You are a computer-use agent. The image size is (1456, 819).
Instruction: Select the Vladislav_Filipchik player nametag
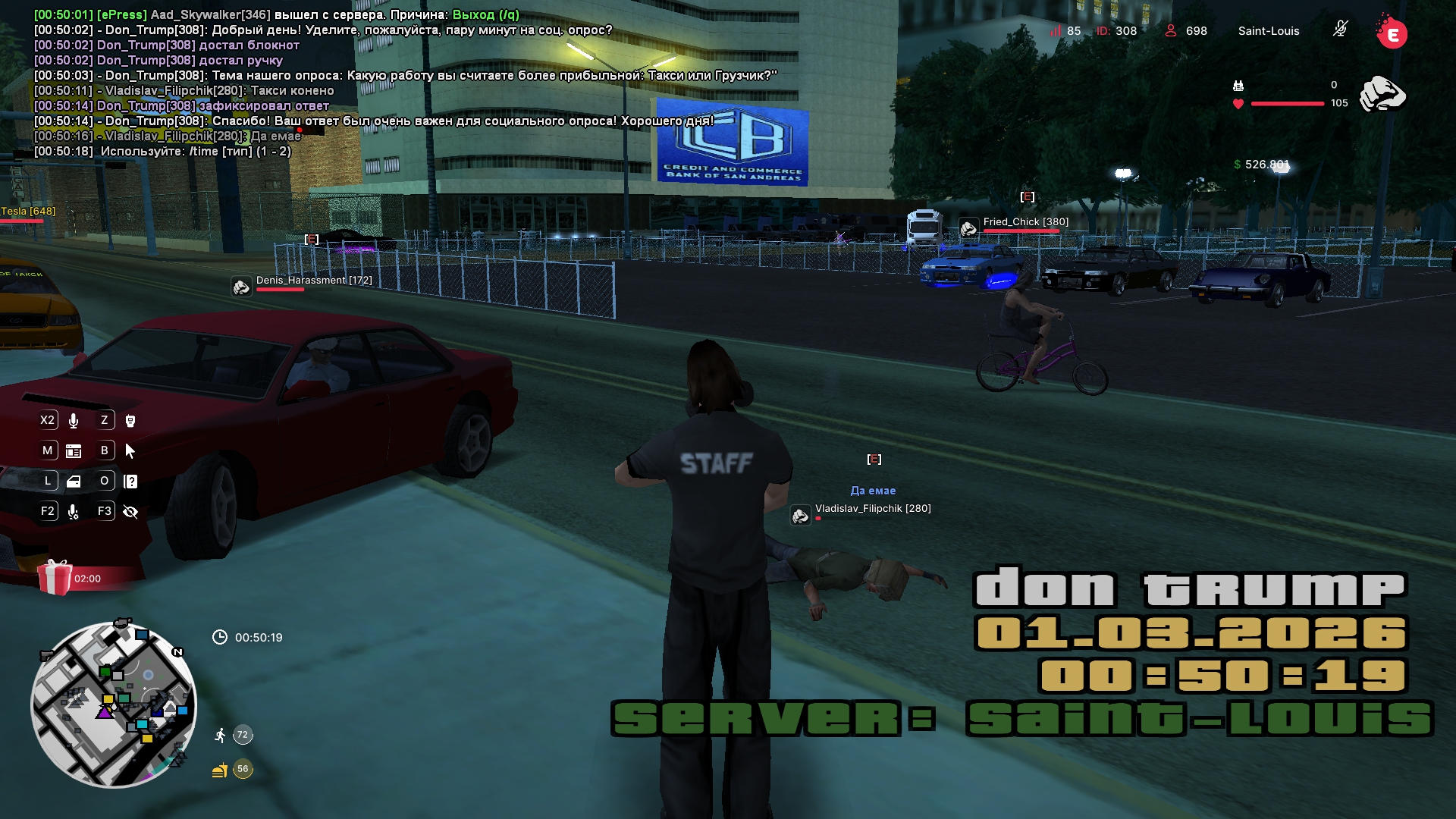[x=872, y=509]
